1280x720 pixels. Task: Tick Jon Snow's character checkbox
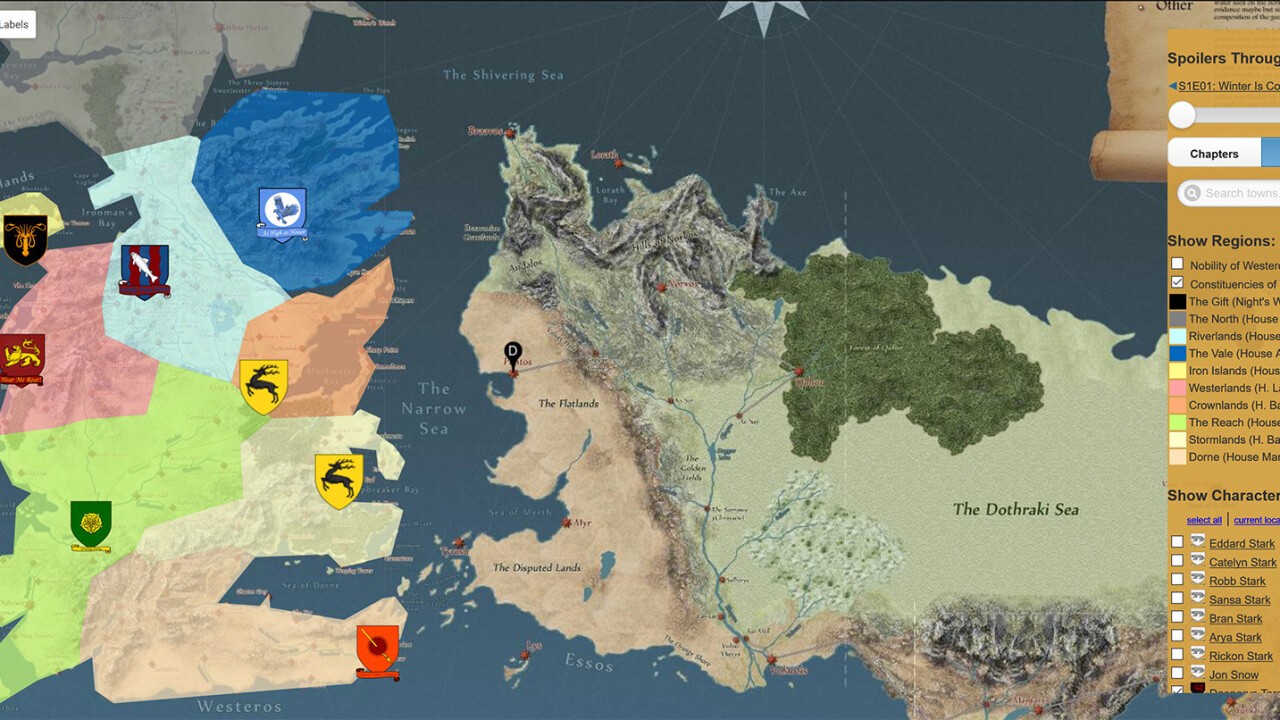pyautogui.click(x=1177, y=674)
